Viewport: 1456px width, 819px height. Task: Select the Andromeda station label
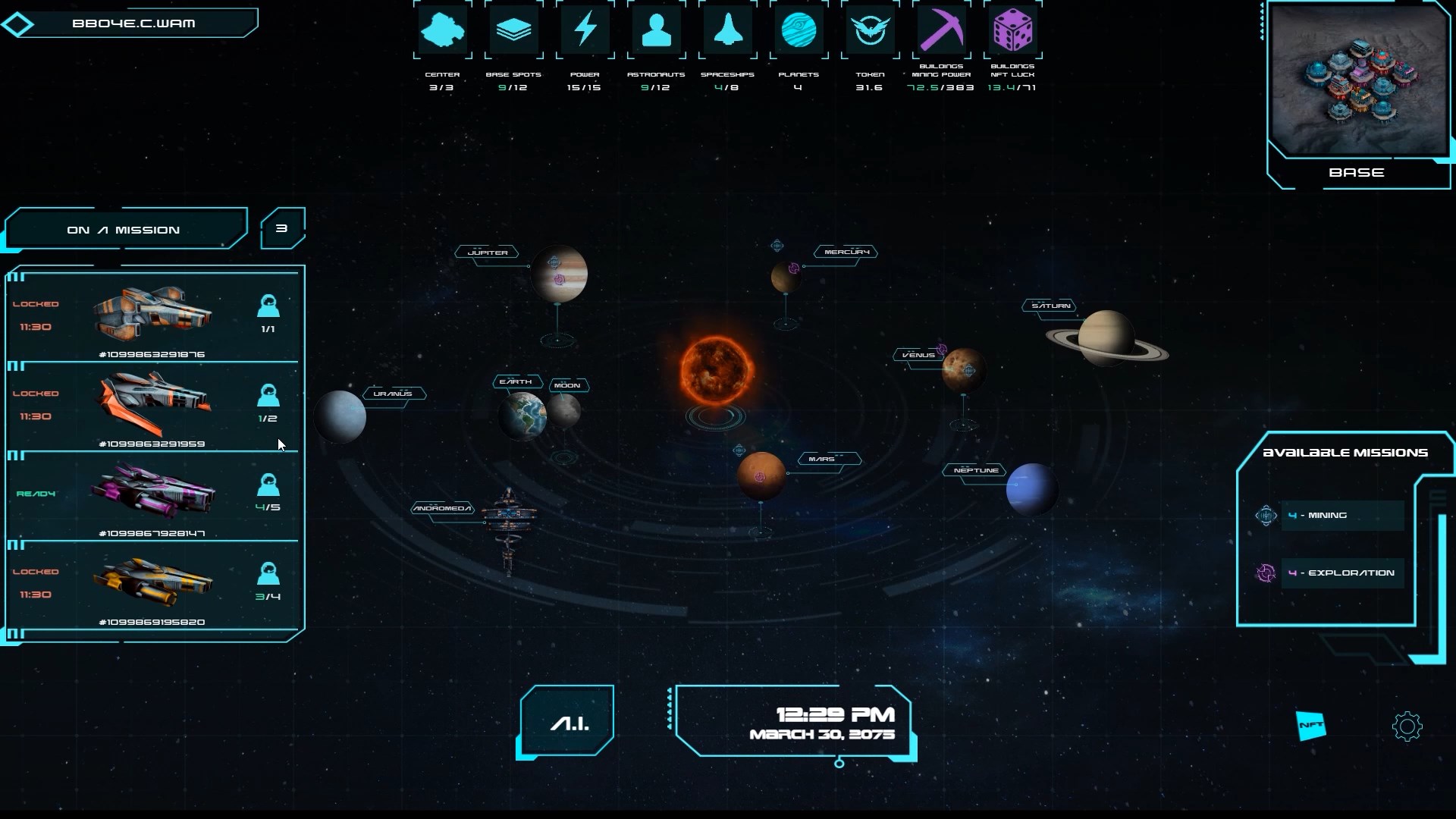coord(442,508)
